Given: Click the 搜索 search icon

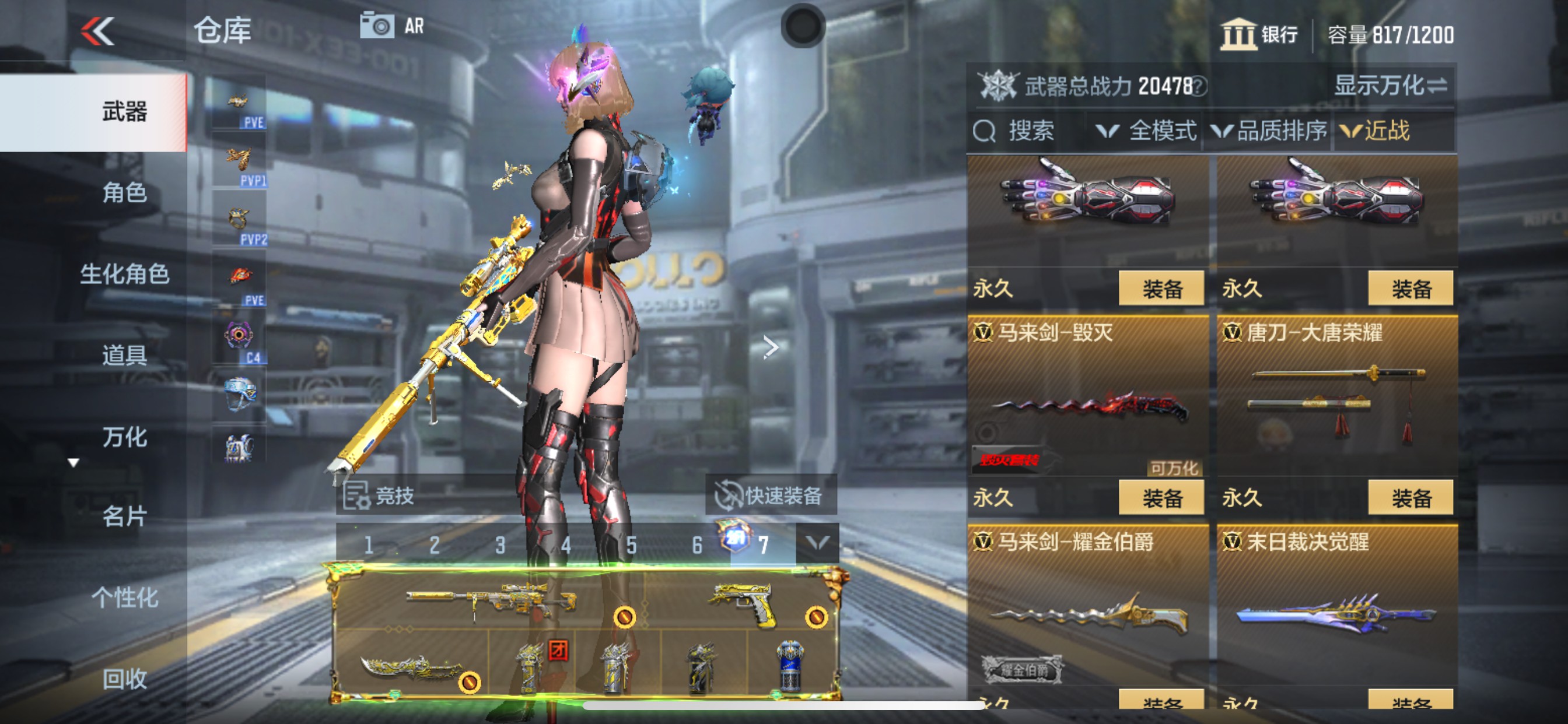Looking at the screenshot, I should [x=985, y=131].
